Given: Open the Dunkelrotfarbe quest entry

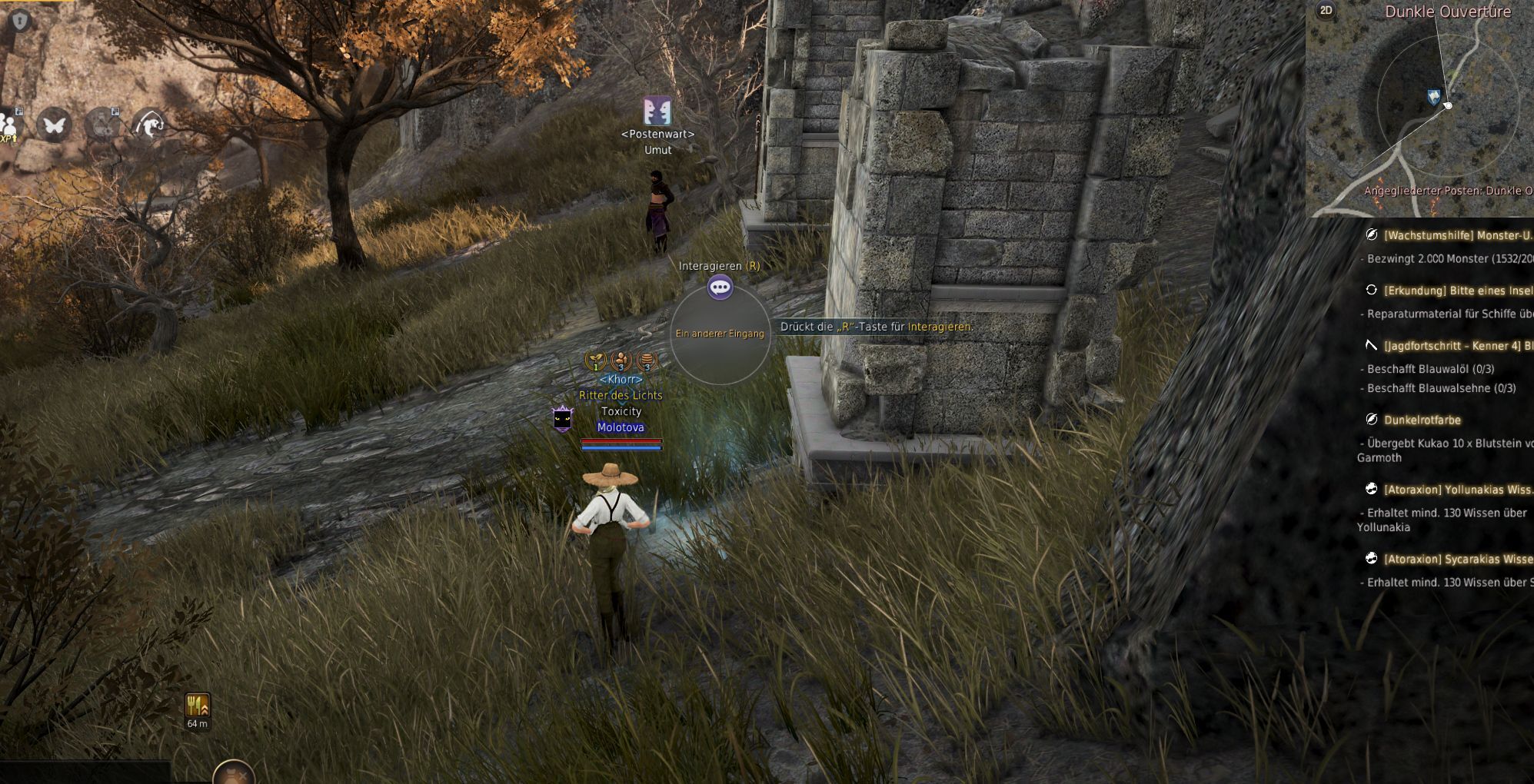Looking at the screenshot, I should [1422, 420].
